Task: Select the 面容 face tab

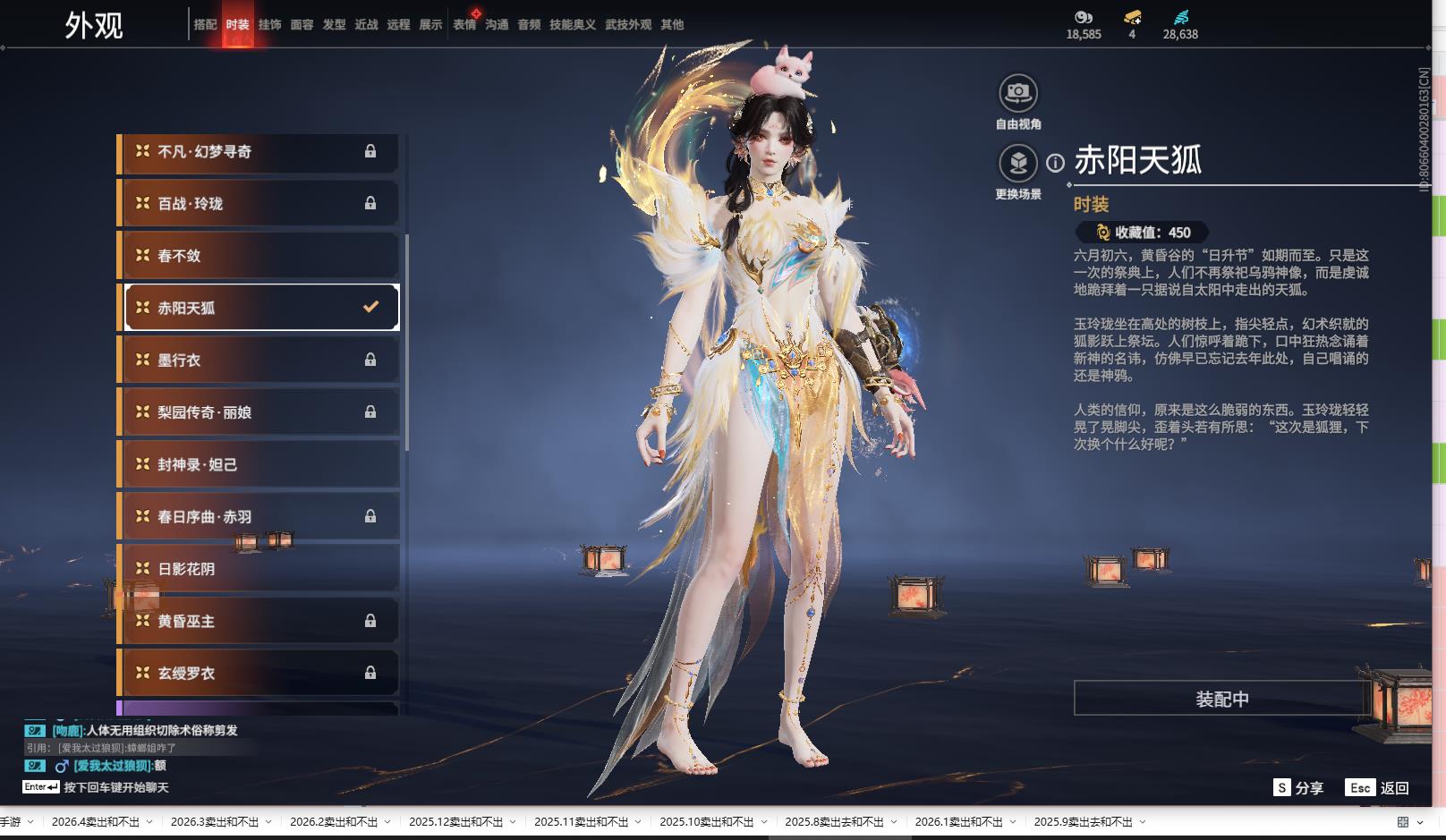Action: point(302,25)
